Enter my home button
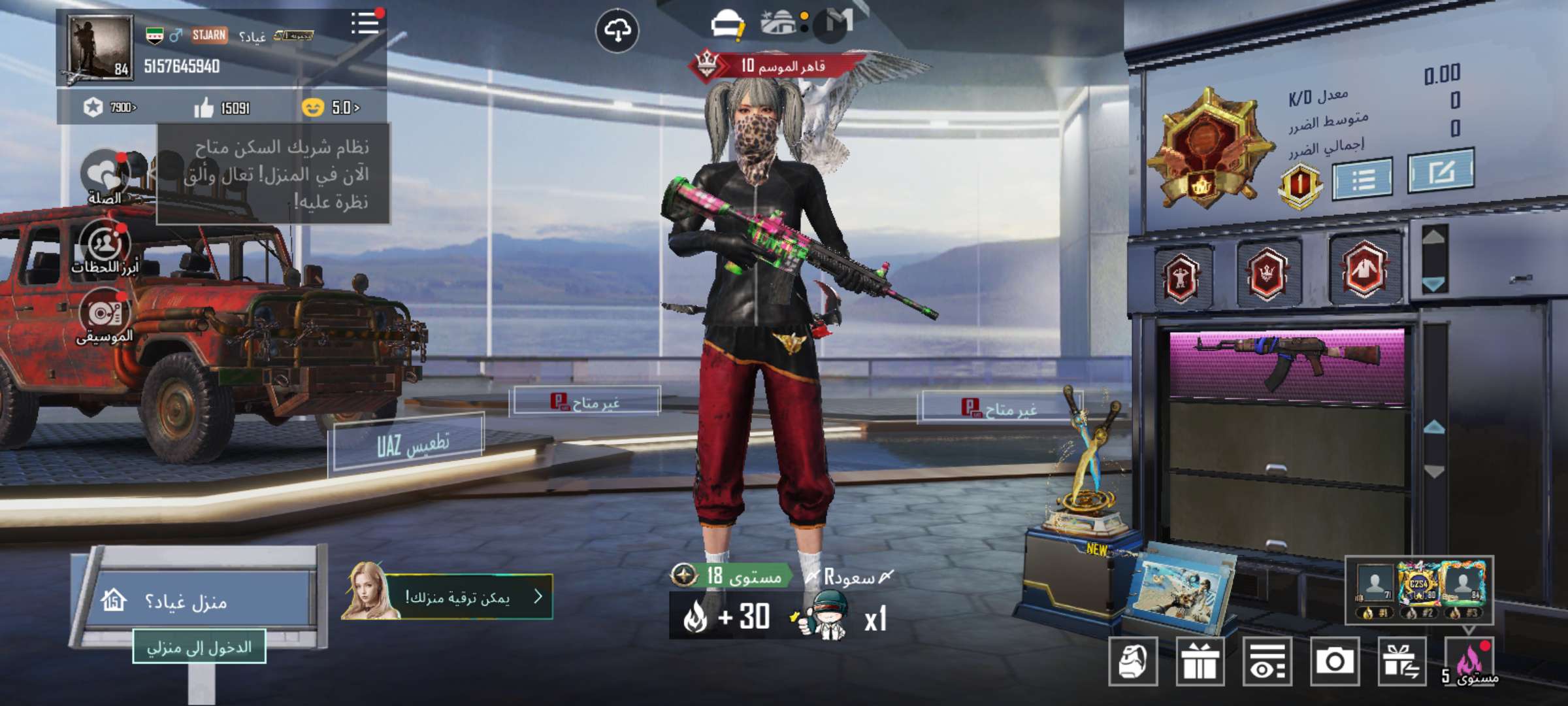 pos(199,647)
